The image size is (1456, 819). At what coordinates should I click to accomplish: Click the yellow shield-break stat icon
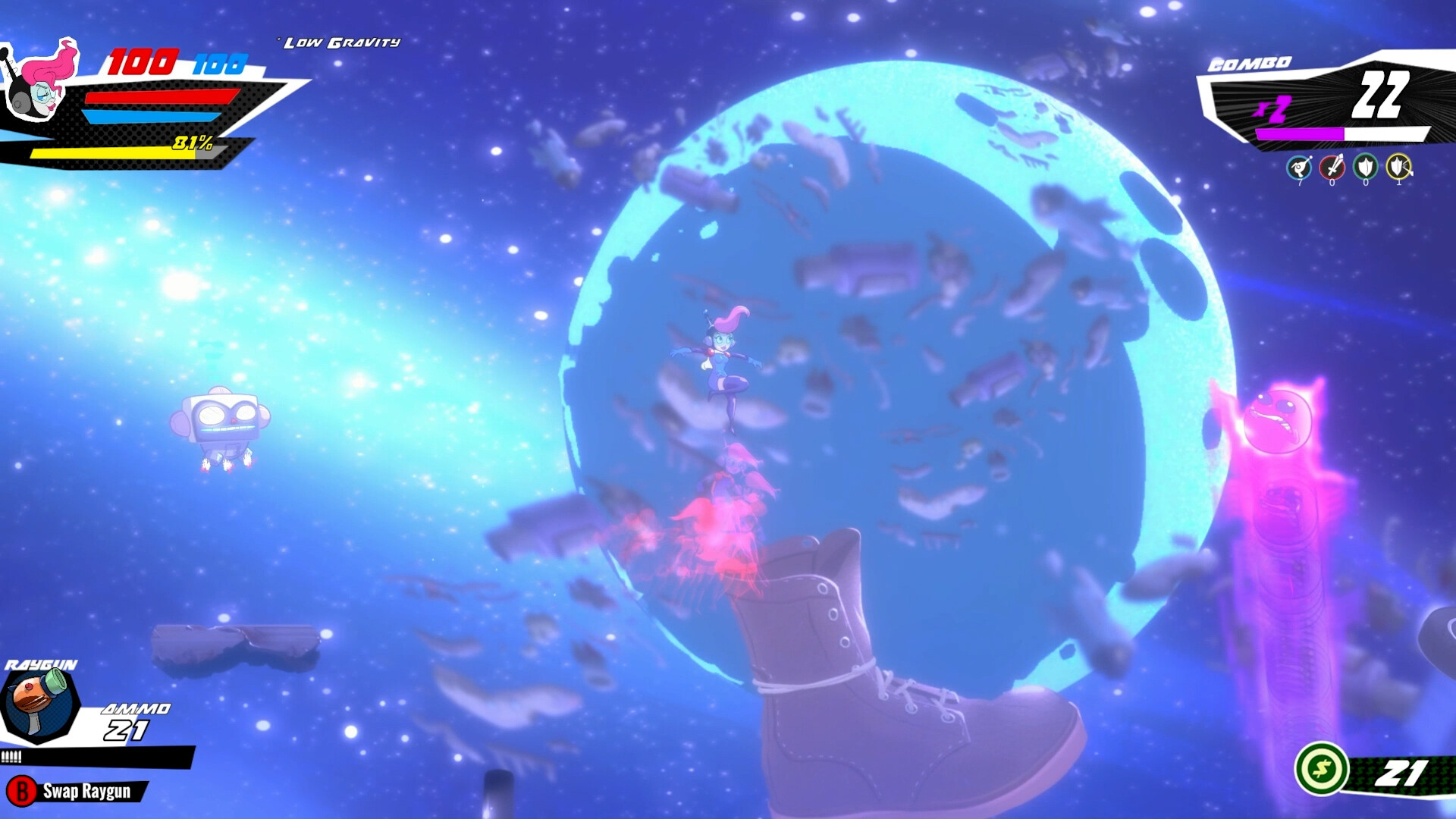click(x=1399, y=167)
